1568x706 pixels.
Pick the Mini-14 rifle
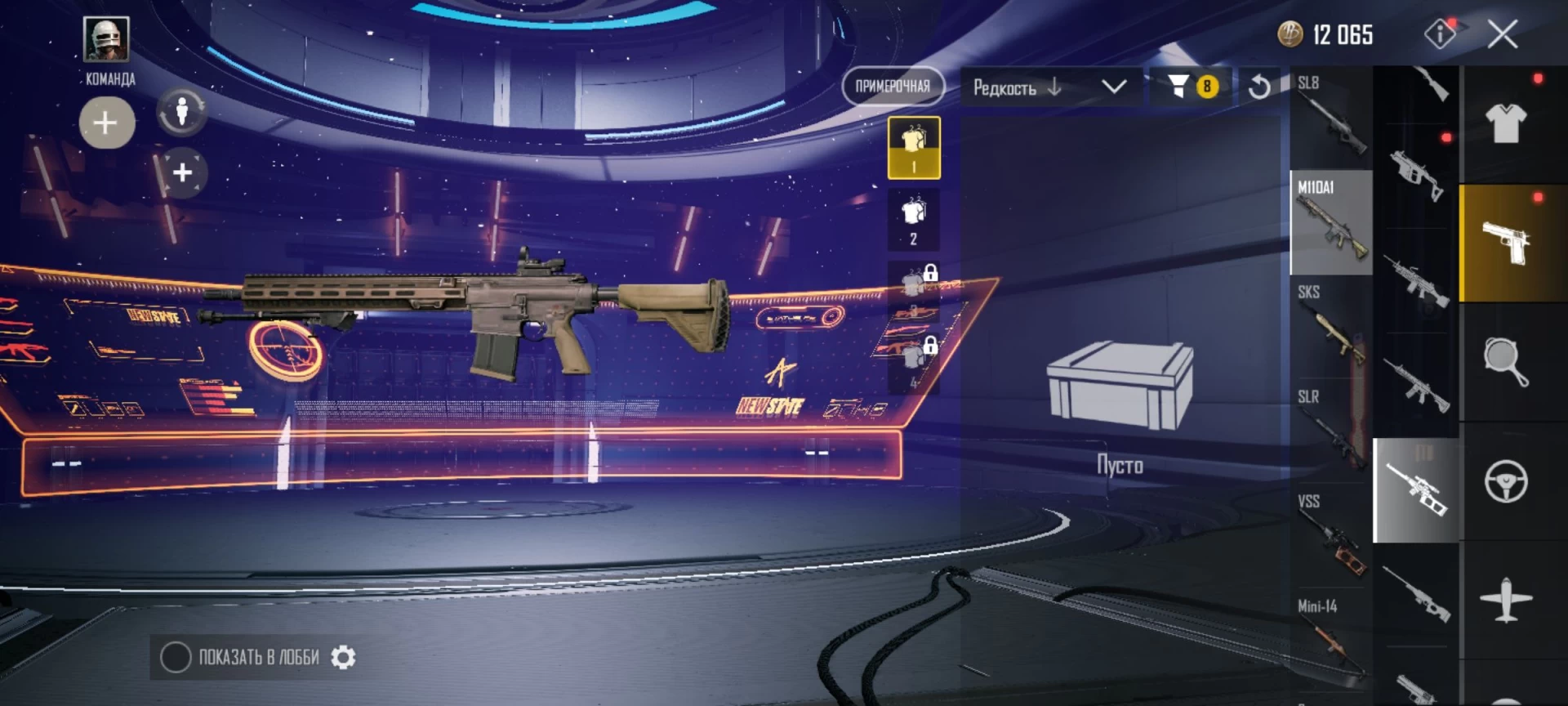[1331, 641]
